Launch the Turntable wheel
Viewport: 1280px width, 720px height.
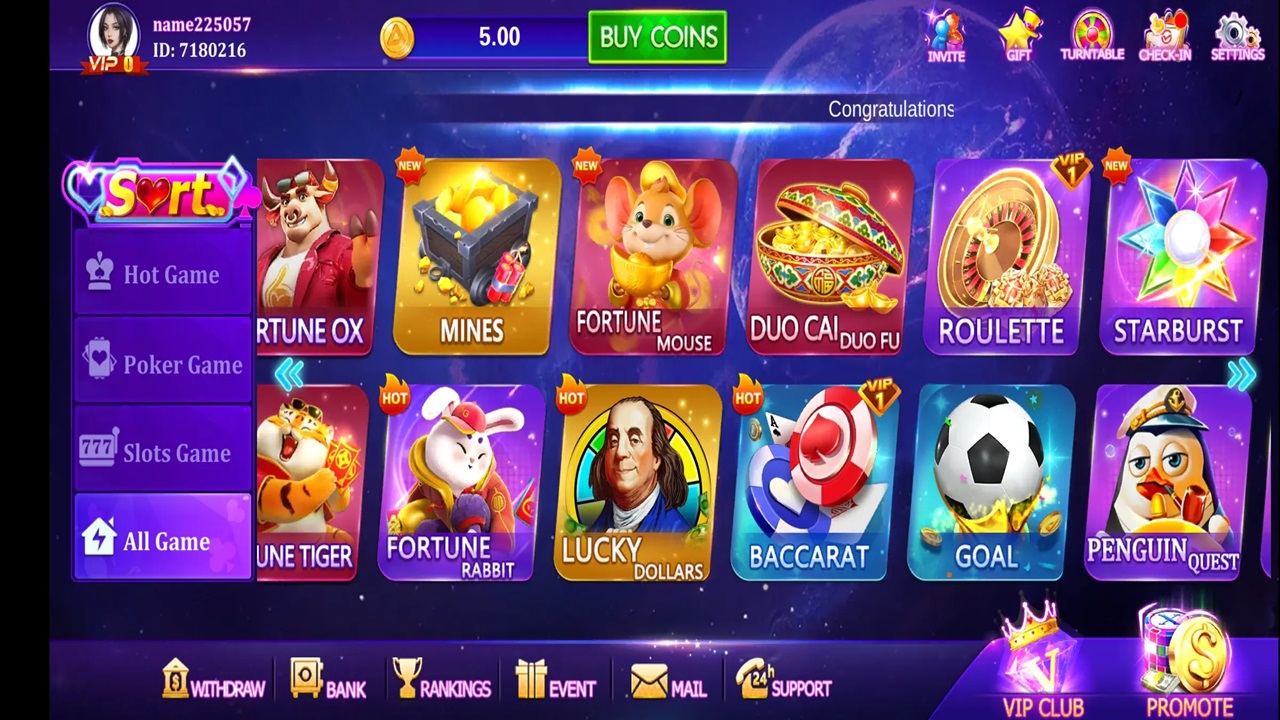(1092, 37)
